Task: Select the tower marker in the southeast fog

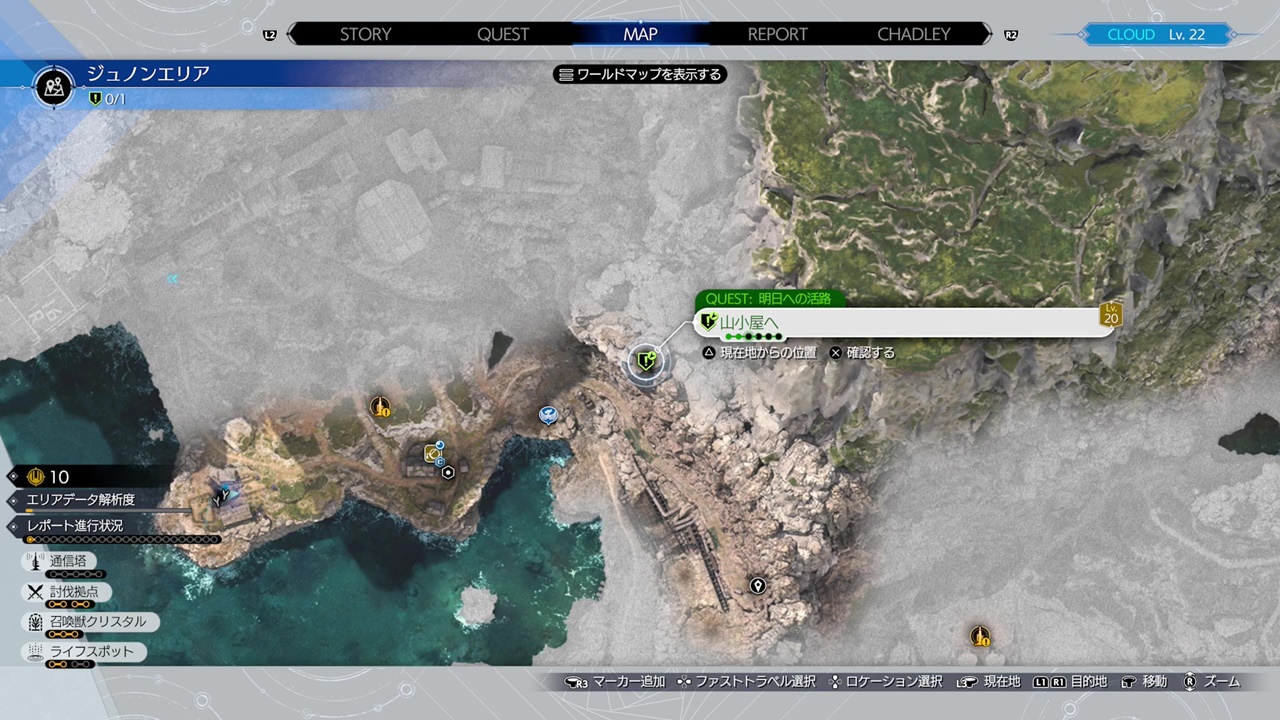Action: click(980, 636)
